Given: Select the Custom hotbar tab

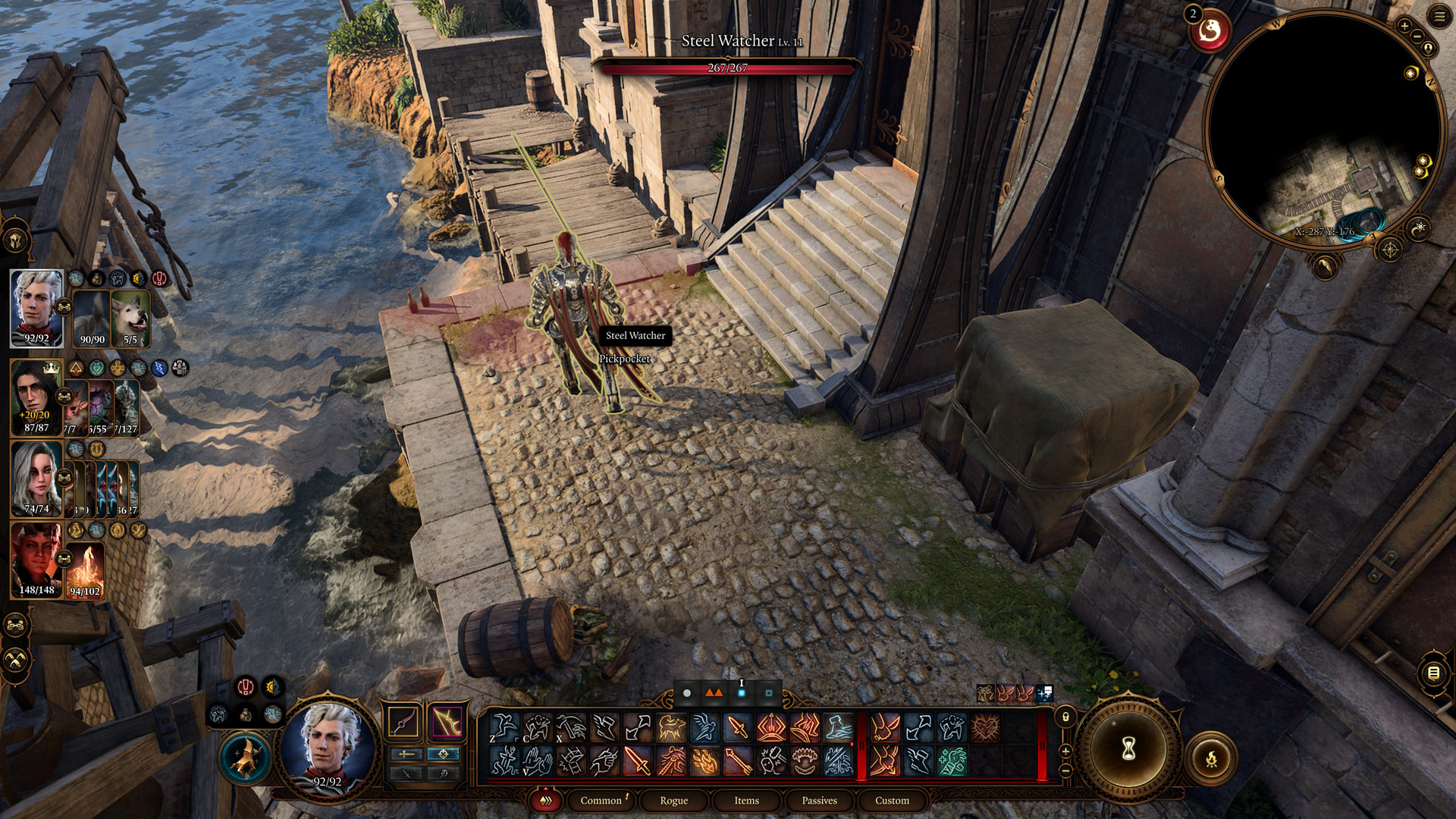Looking at the screenshot, I should pos(892,801).
